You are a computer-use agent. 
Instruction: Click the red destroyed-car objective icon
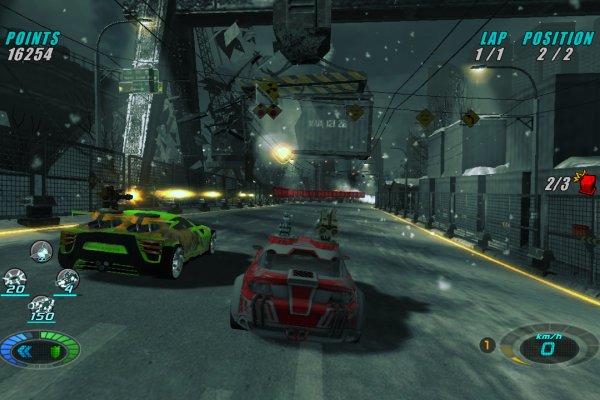(585, 183)
